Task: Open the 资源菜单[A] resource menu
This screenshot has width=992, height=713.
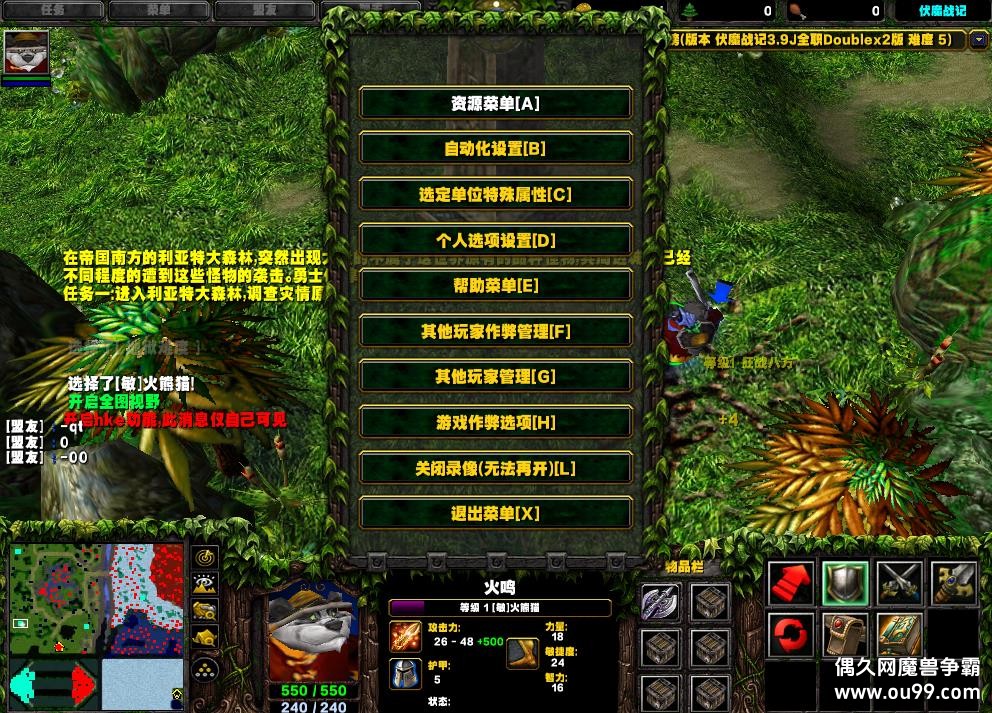Action: 495,103
